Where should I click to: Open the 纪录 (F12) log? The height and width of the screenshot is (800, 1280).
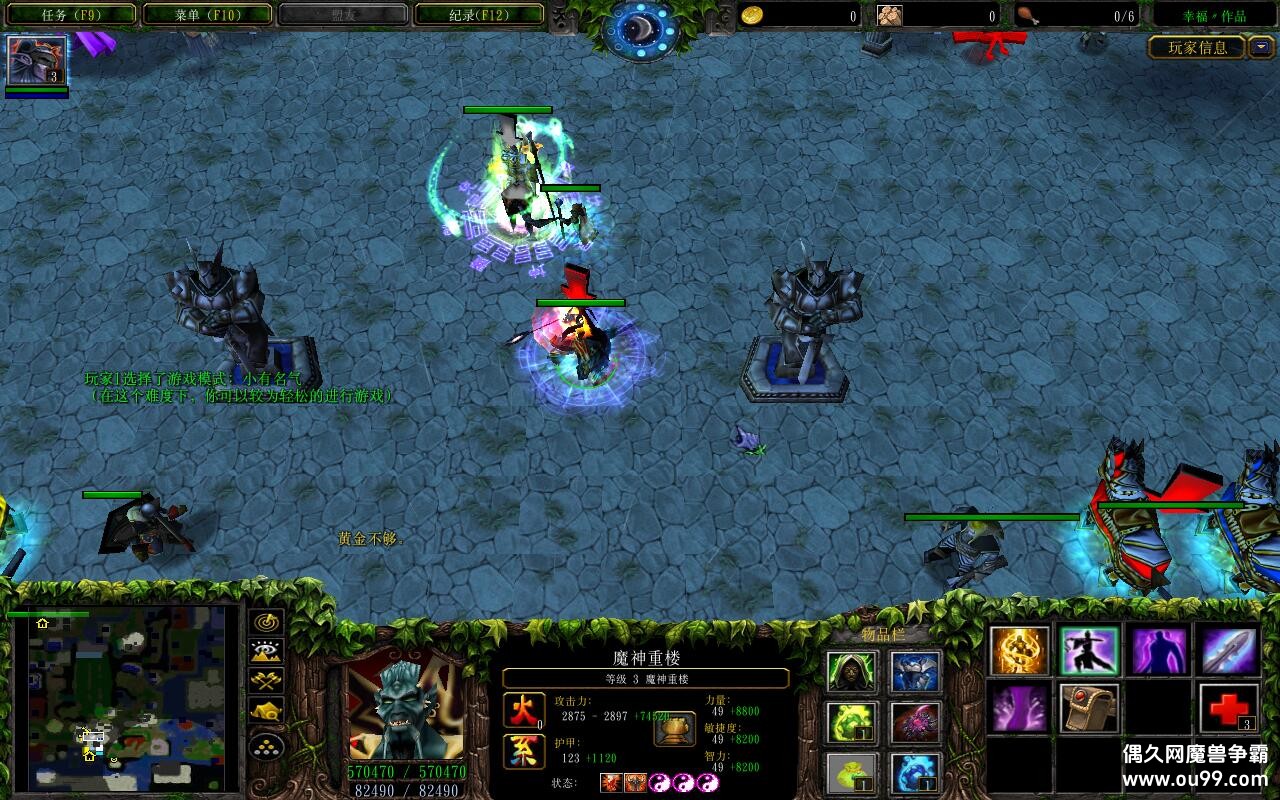click(479, 15)
